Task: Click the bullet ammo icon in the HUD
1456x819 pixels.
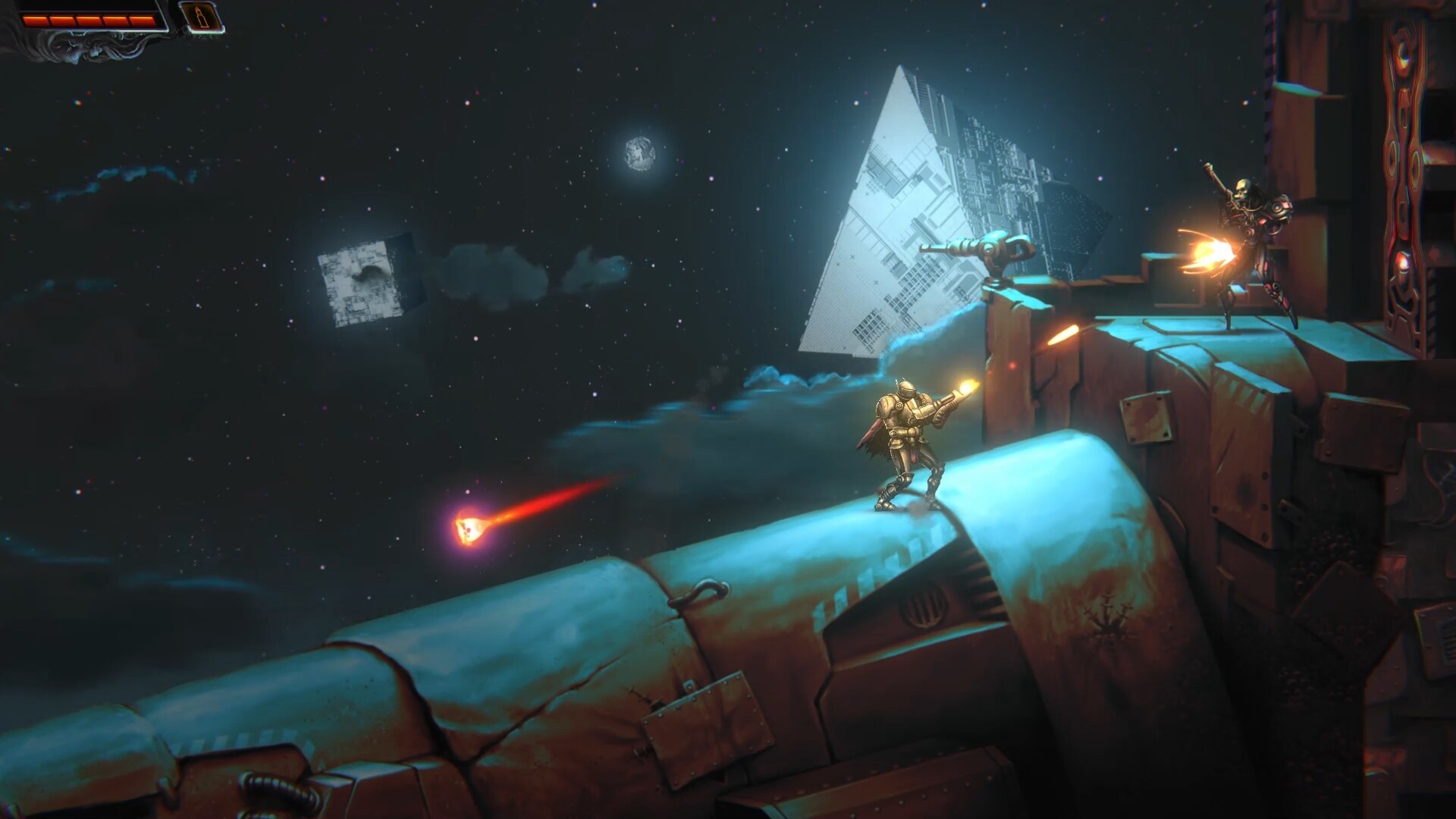Action: point(202,17)
